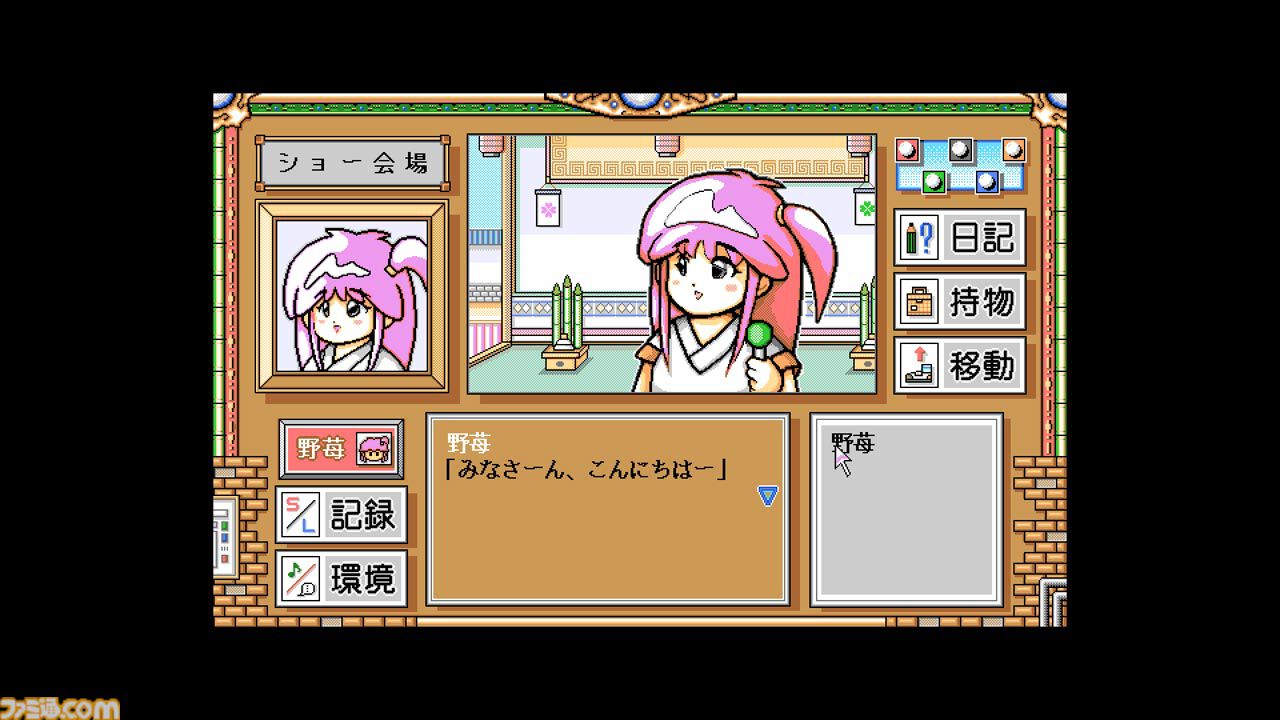The width and height of the screenshot is (1280, 720).
Task: Click the black sphere icon at the top
Action: click(x=960, y=149)
